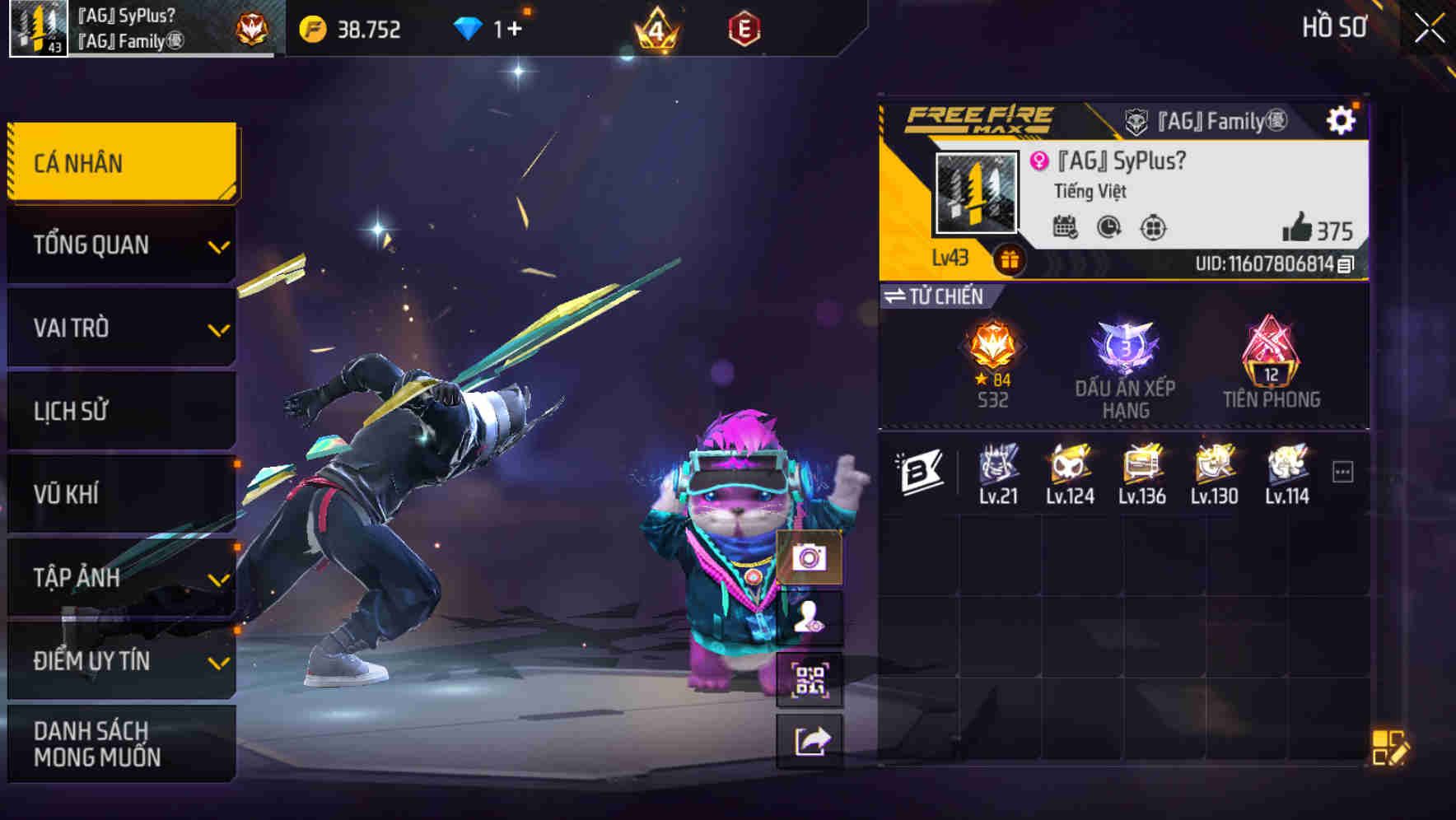The width and height of the screenshot is (1456, 820).
Task: Open the Lịch Sử menu item
Action: [x=121, y=411]
